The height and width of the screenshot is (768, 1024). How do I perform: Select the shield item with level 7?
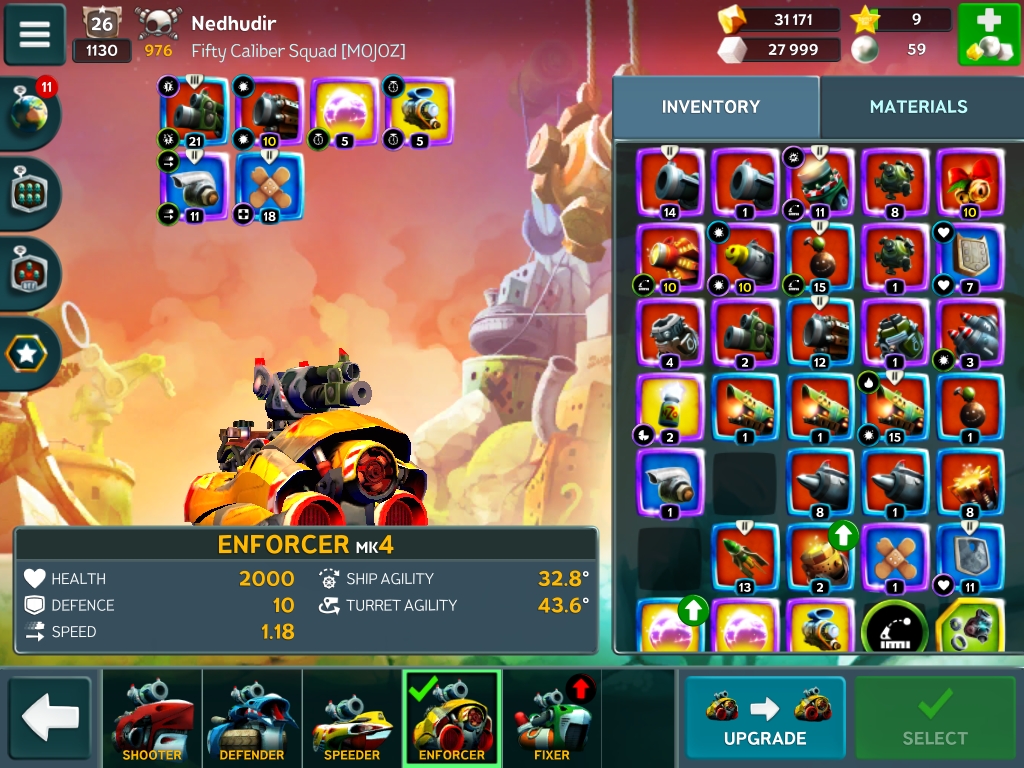point(970,257)
